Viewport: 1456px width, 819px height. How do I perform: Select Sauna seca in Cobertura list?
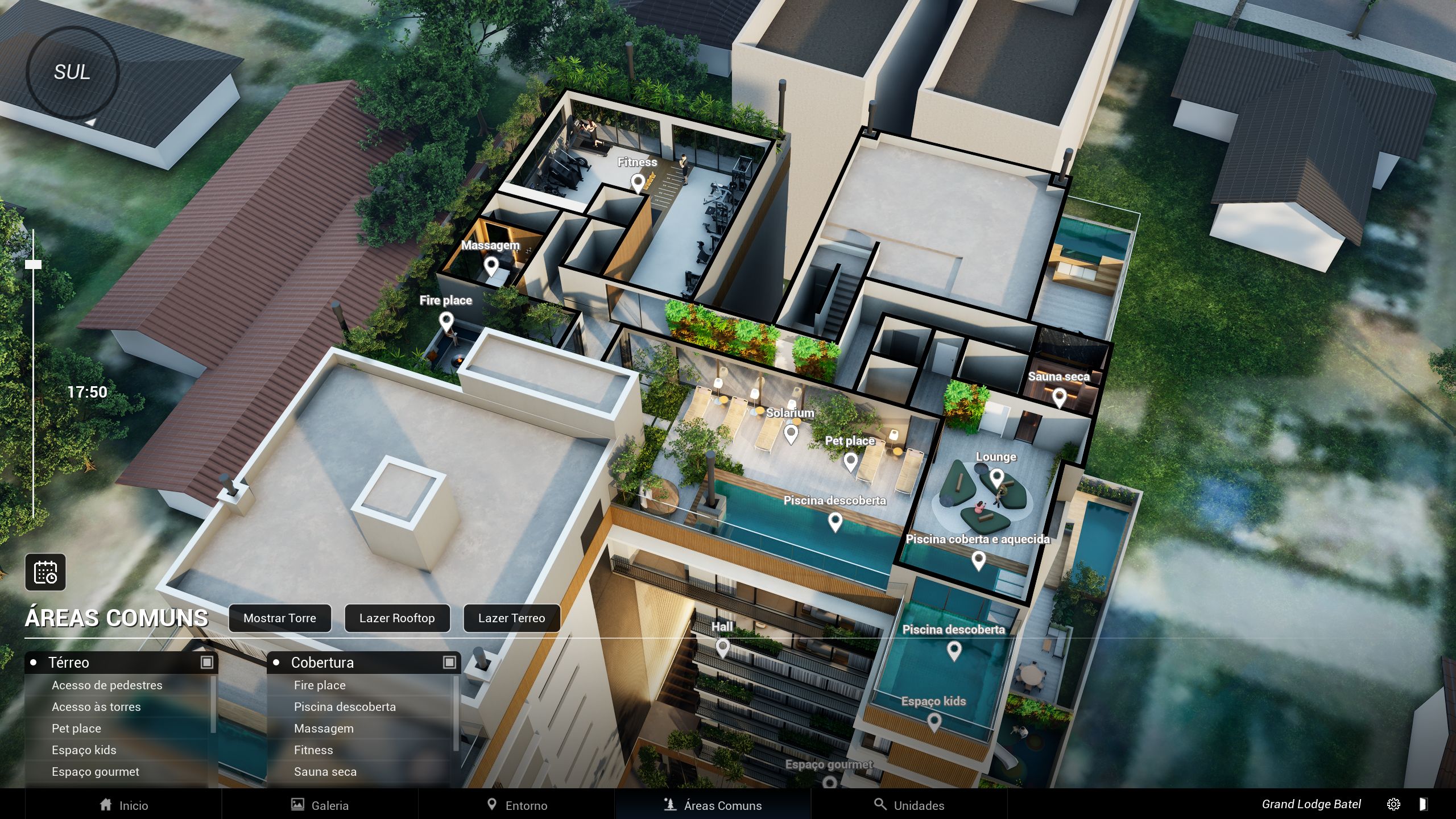[x=325, y=772]
